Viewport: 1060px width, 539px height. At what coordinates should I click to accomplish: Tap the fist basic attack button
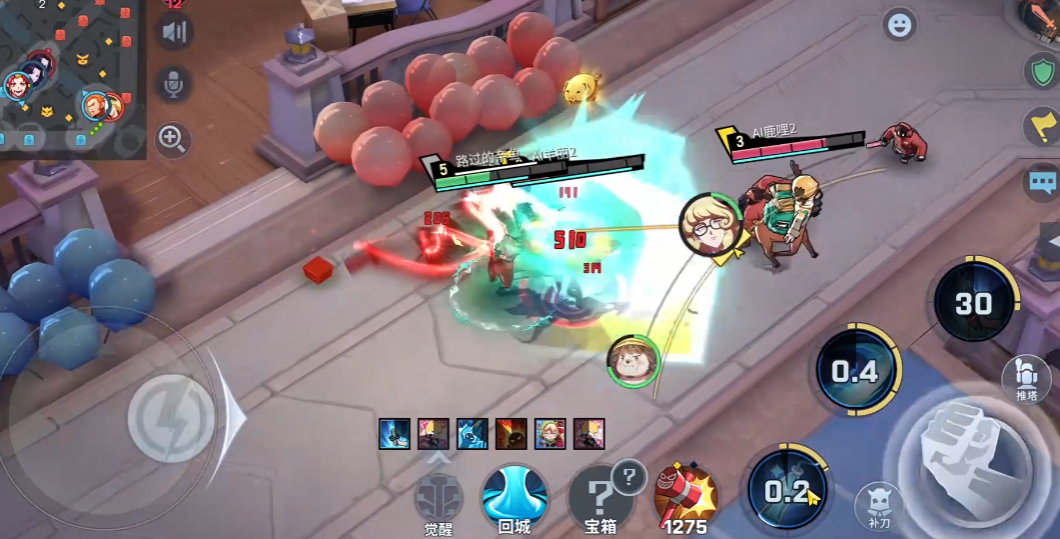[963, 462]
